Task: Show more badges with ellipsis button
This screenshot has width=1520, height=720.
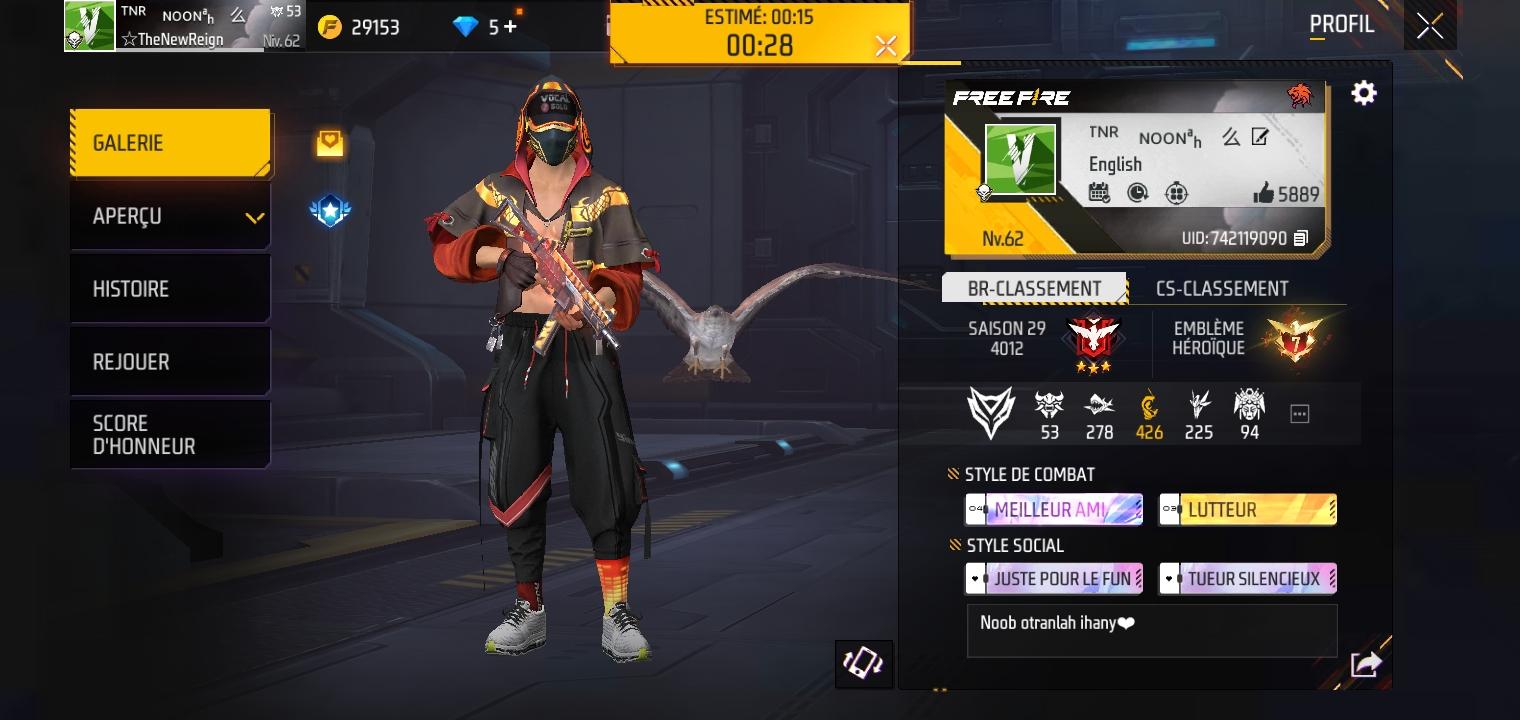Action: (1299, 413)
